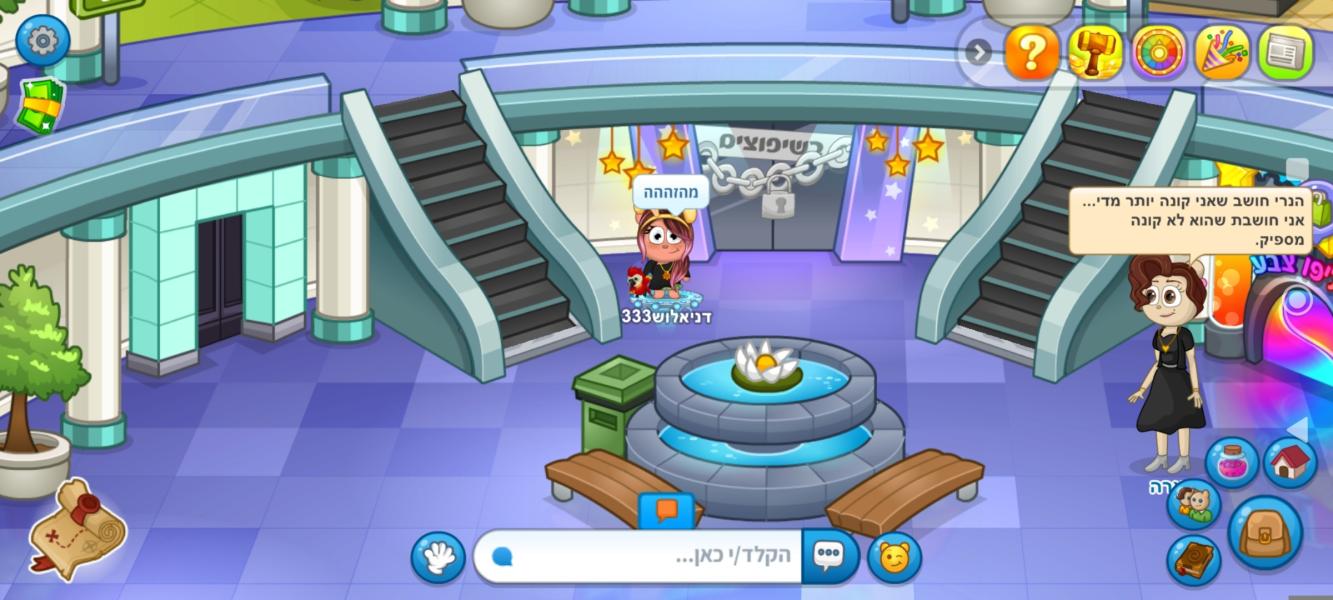Click the green cash stack icon
Viewport: 1333px width, 600px height.
point(40,104)
